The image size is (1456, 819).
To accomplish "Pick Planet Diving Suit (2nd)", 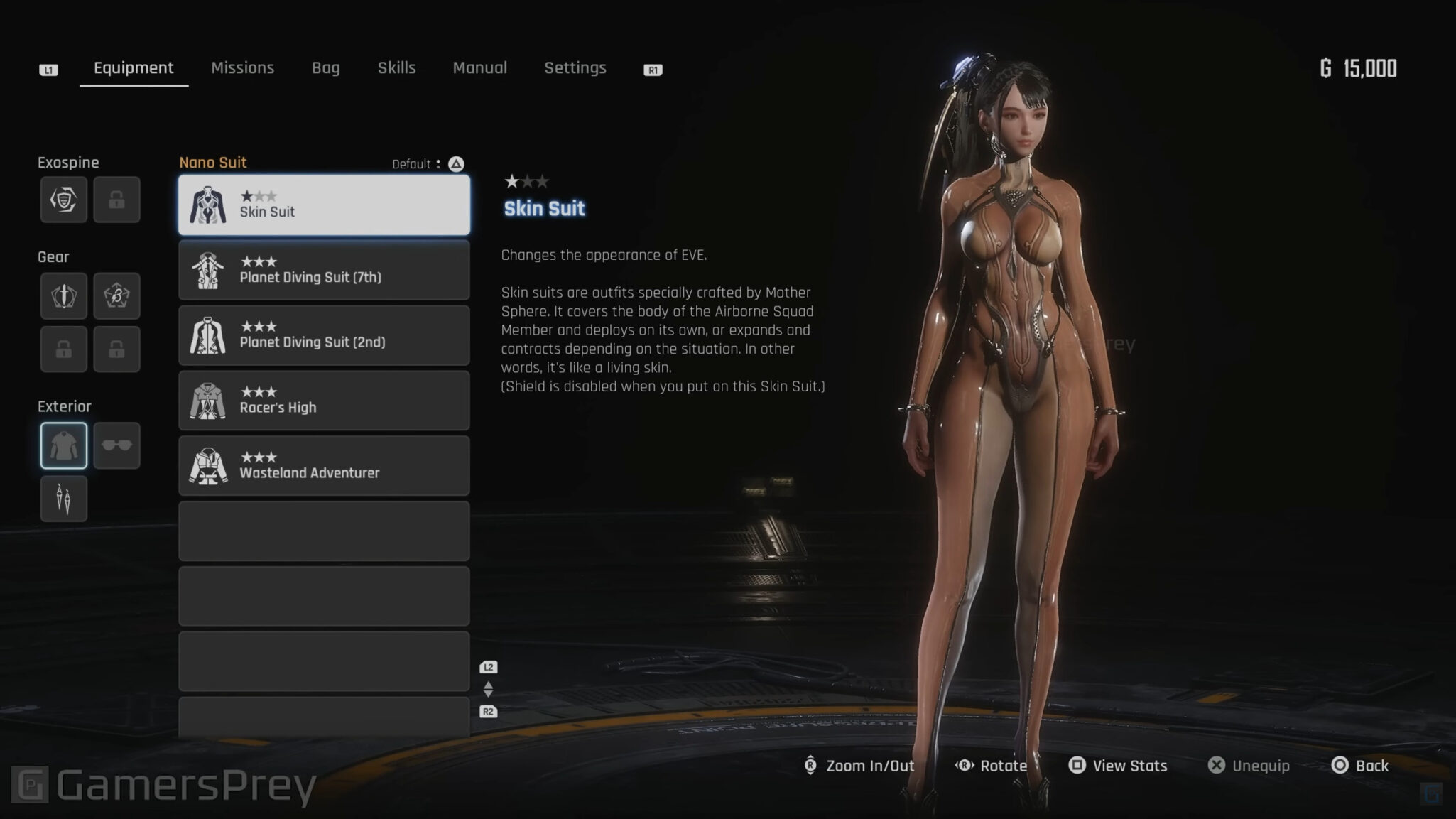I will pos(324,335).
